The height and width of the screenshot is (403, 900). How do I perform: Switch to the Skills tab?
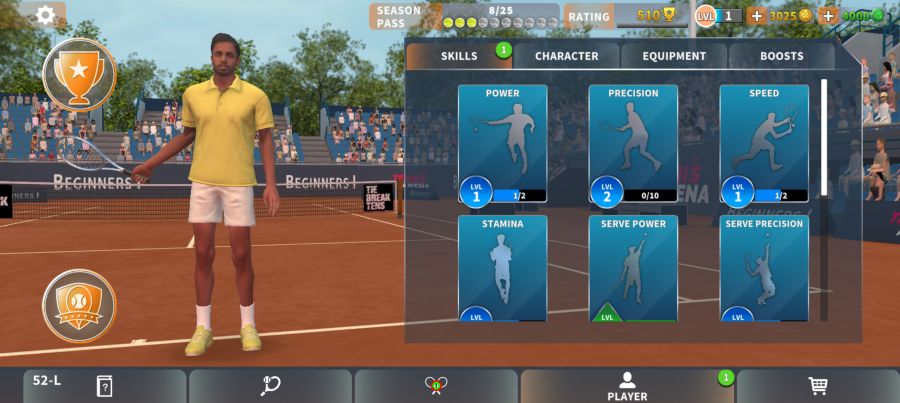(459, 56)
